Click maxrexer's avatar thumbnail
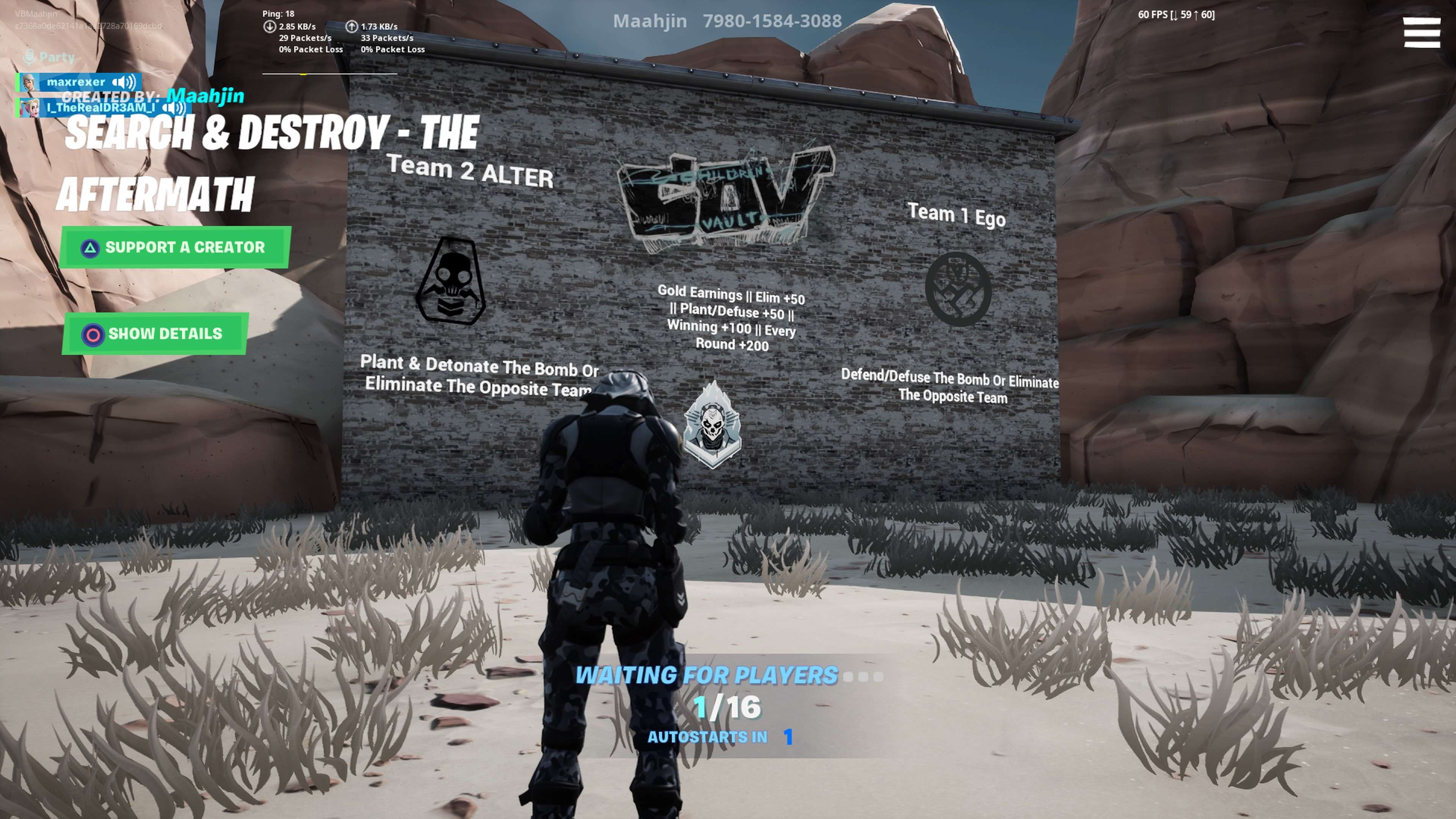This screenshot has height=819, width=1456. tap(30, 83)
